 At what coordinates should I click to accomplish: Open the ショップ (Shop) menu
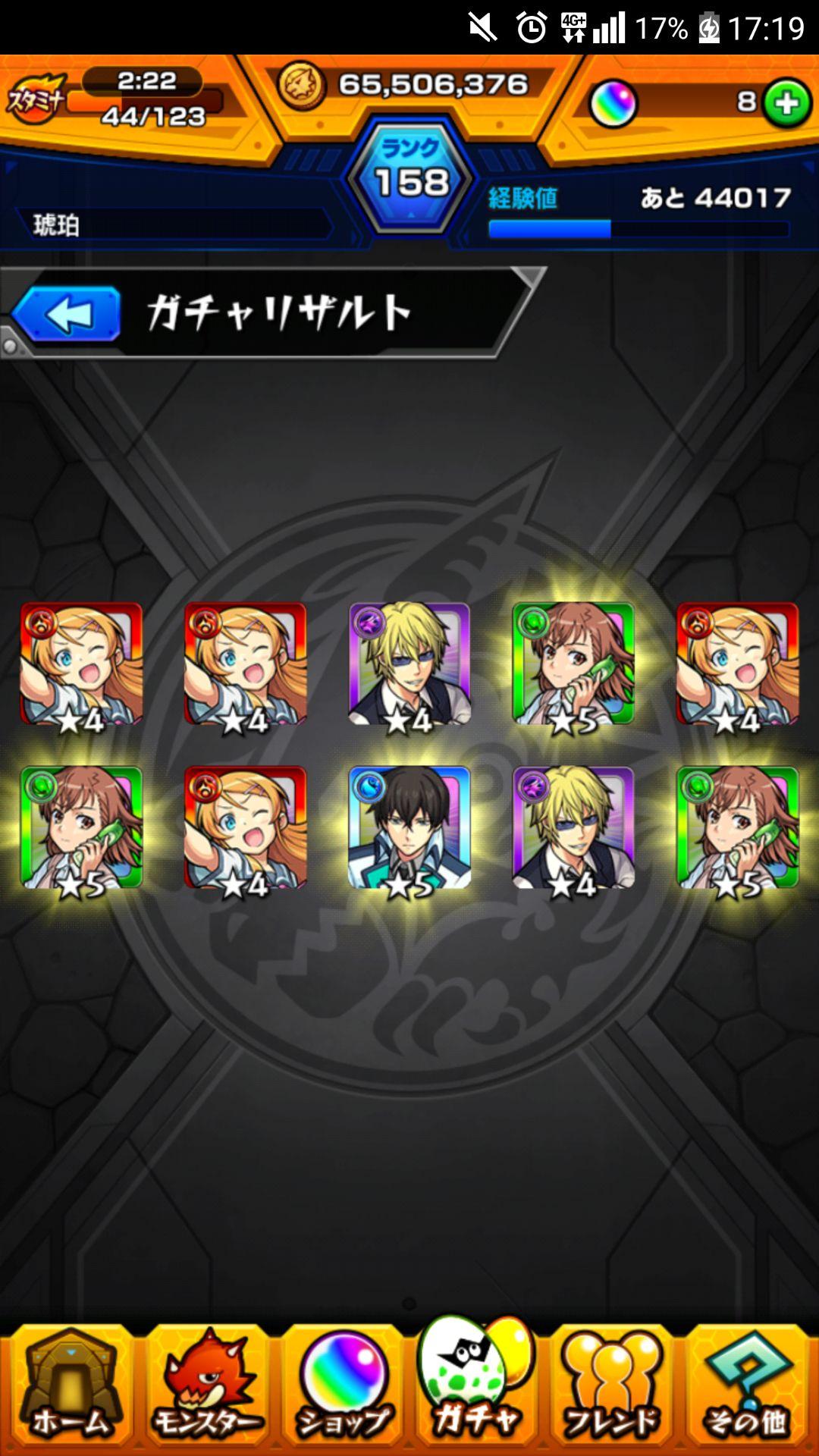tap(343, 1389)
